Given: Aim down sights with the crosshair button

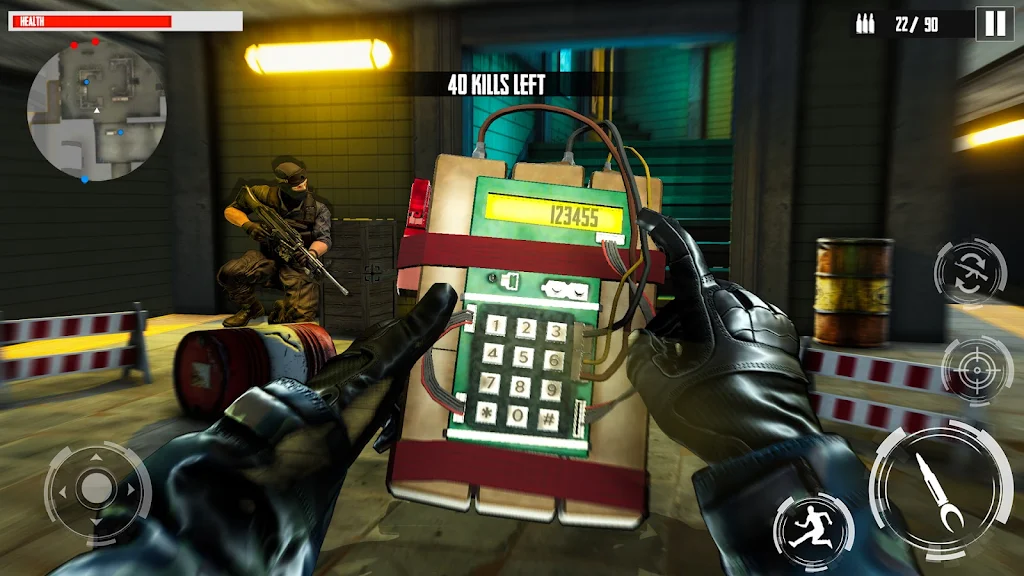Looking at the screenshot, I should click(x=970, y=370).
